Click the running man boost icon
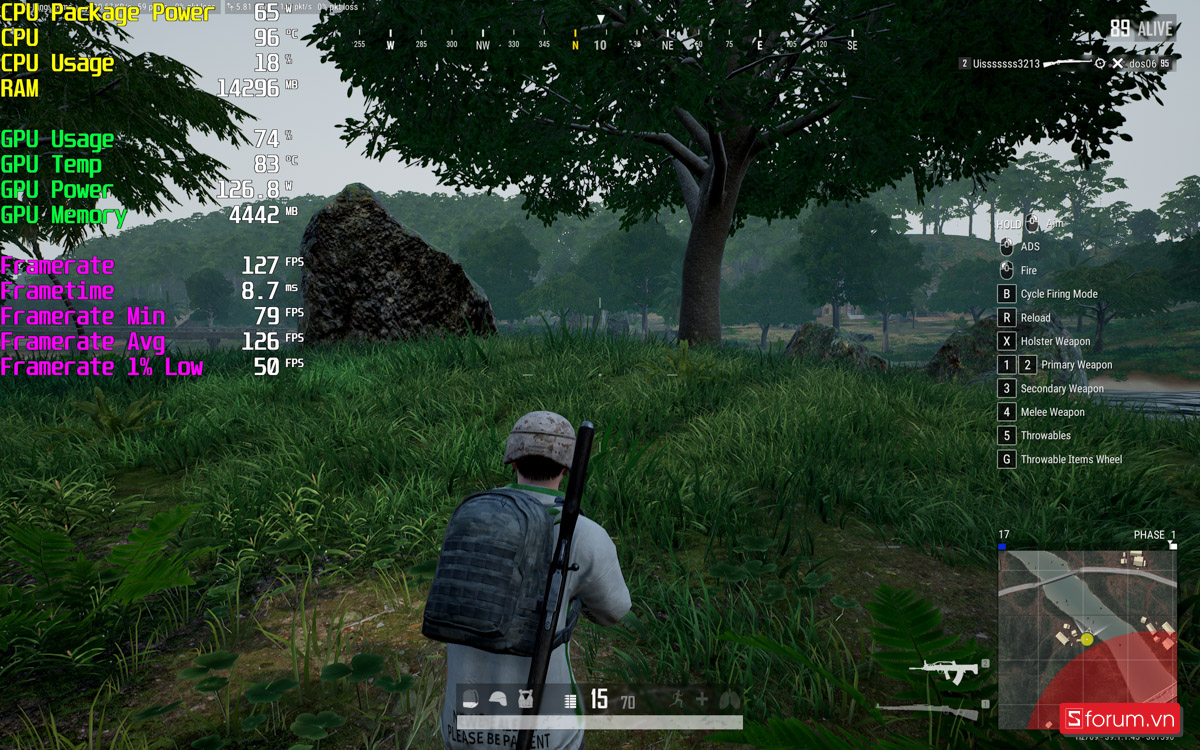1200x750 pixels. (677, 701)
